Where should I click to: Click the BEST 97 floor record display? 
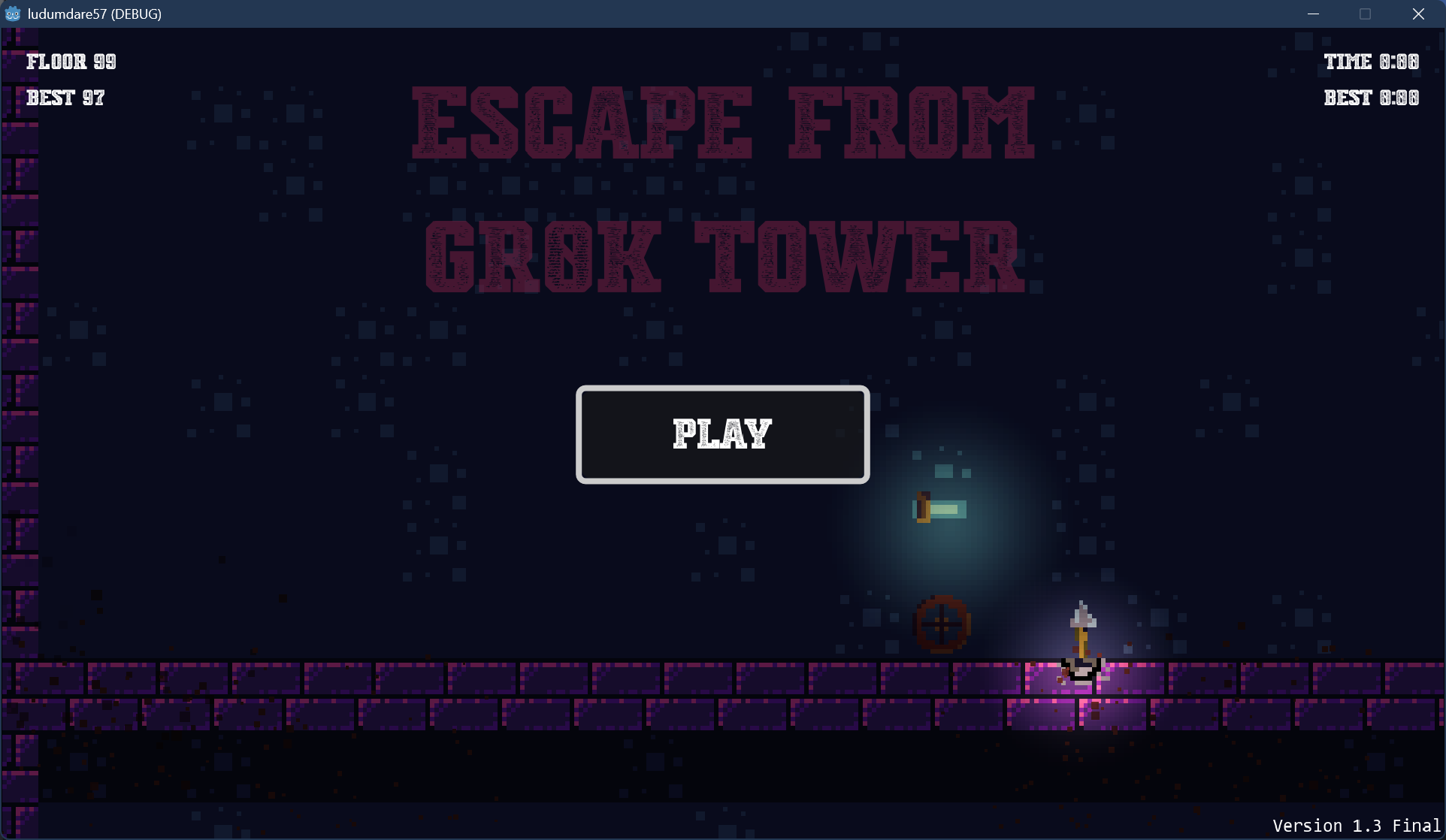tap(66, 98)
